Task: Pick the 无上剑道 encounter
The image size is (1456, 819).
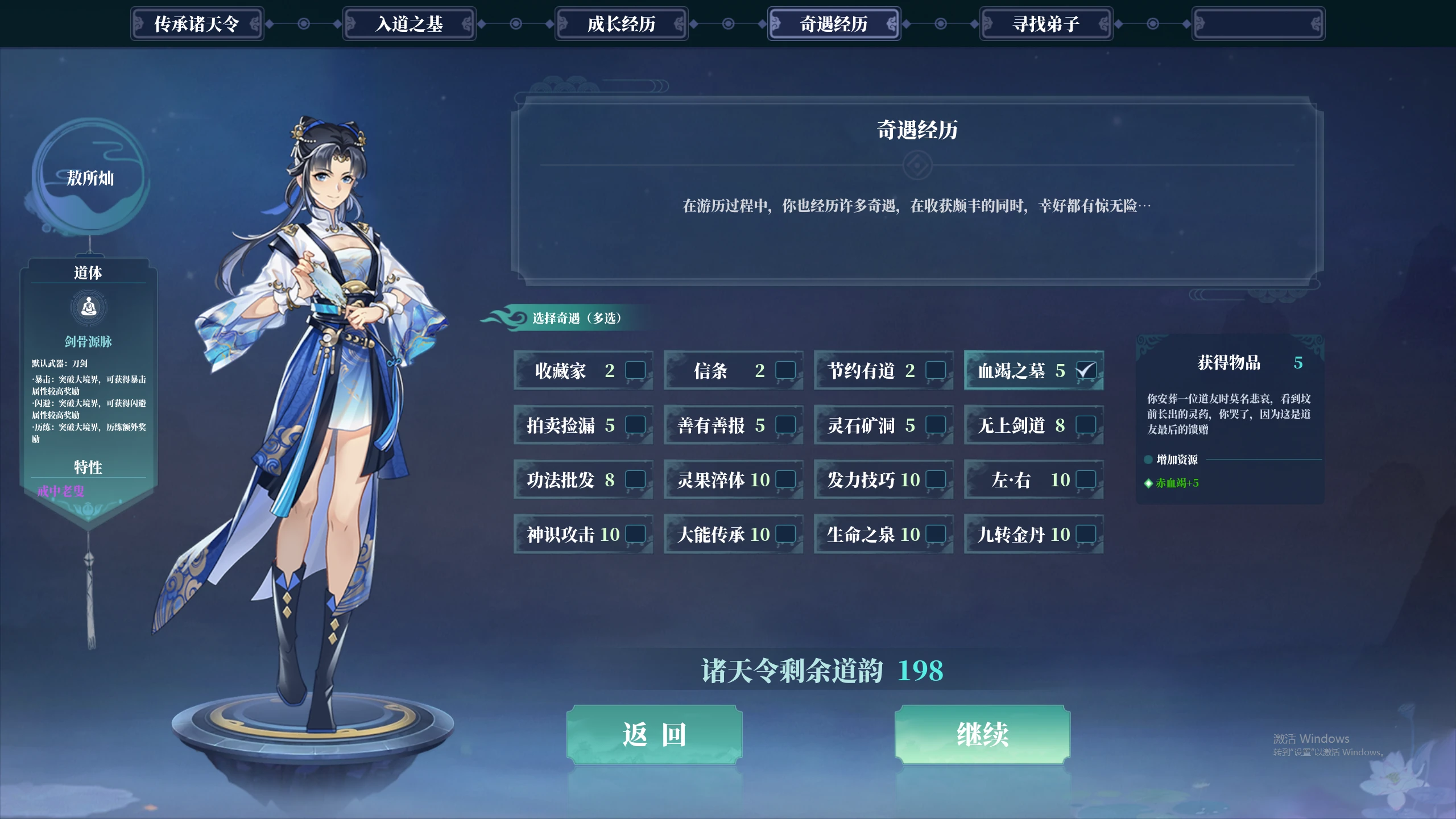Action: pos(1085,425)
